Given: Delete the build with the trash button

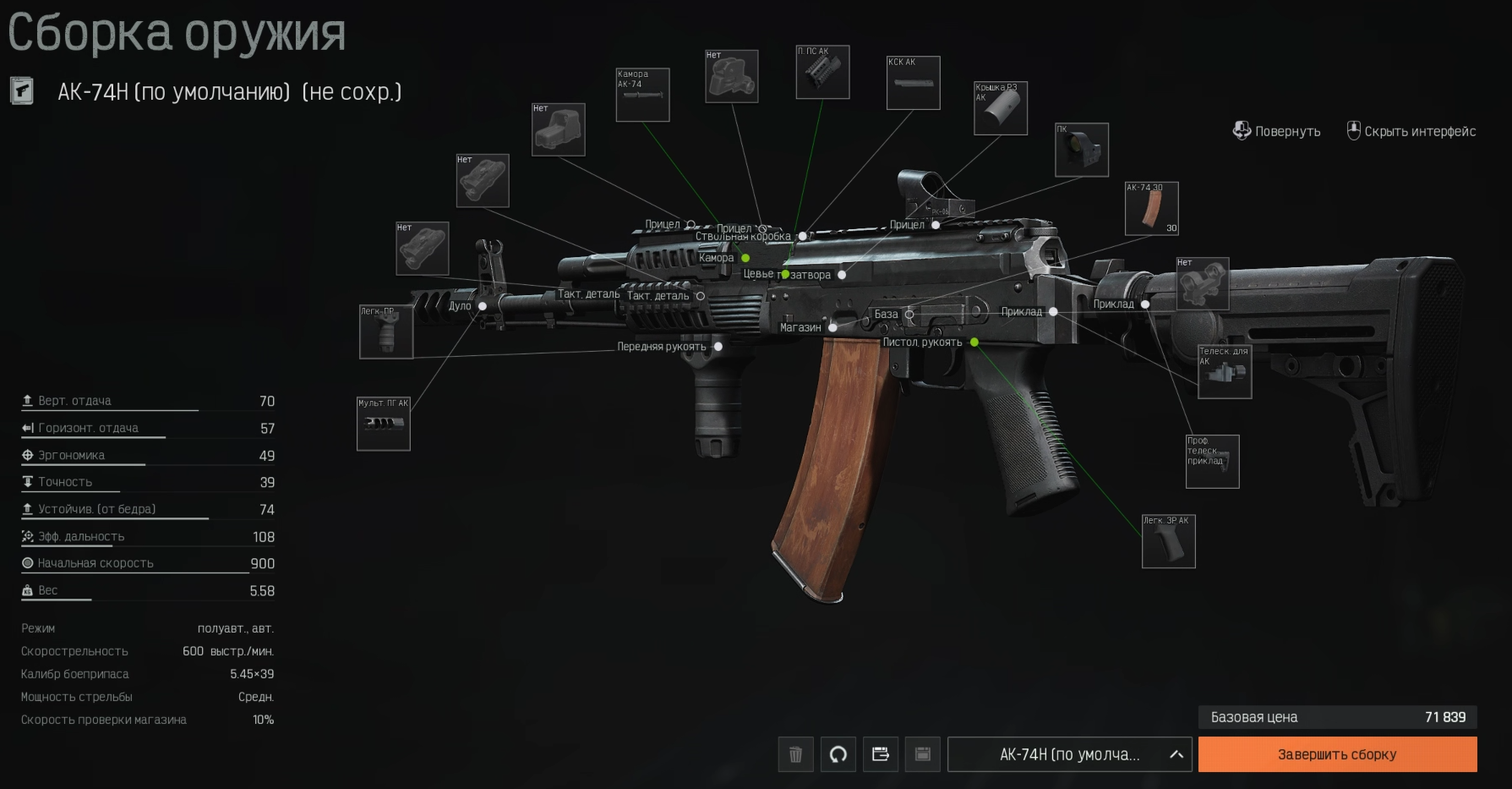Looking at the screenshot, I should 795,754.
